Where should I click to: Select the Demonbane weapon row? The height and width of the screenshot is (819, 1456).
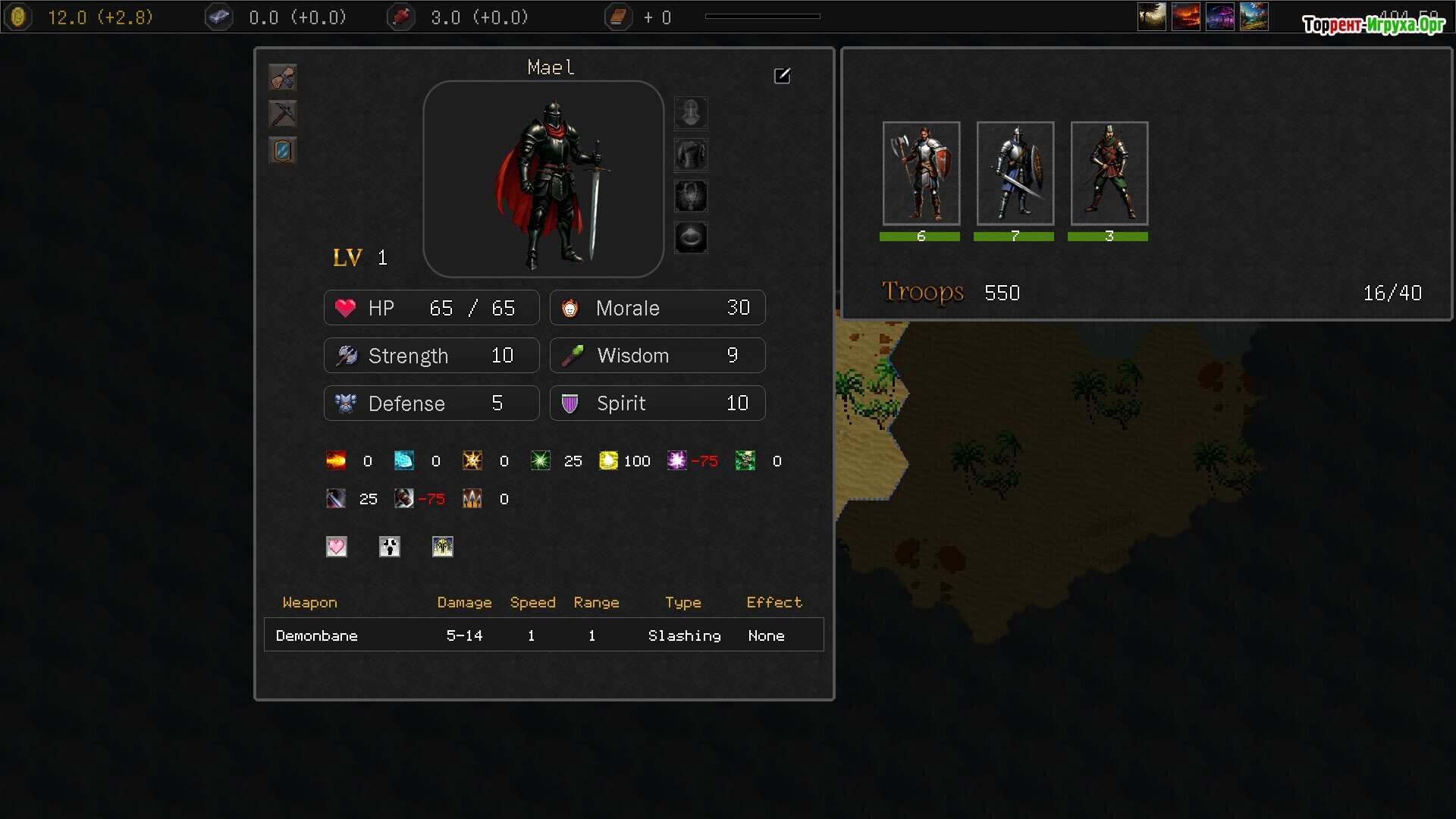544,635
